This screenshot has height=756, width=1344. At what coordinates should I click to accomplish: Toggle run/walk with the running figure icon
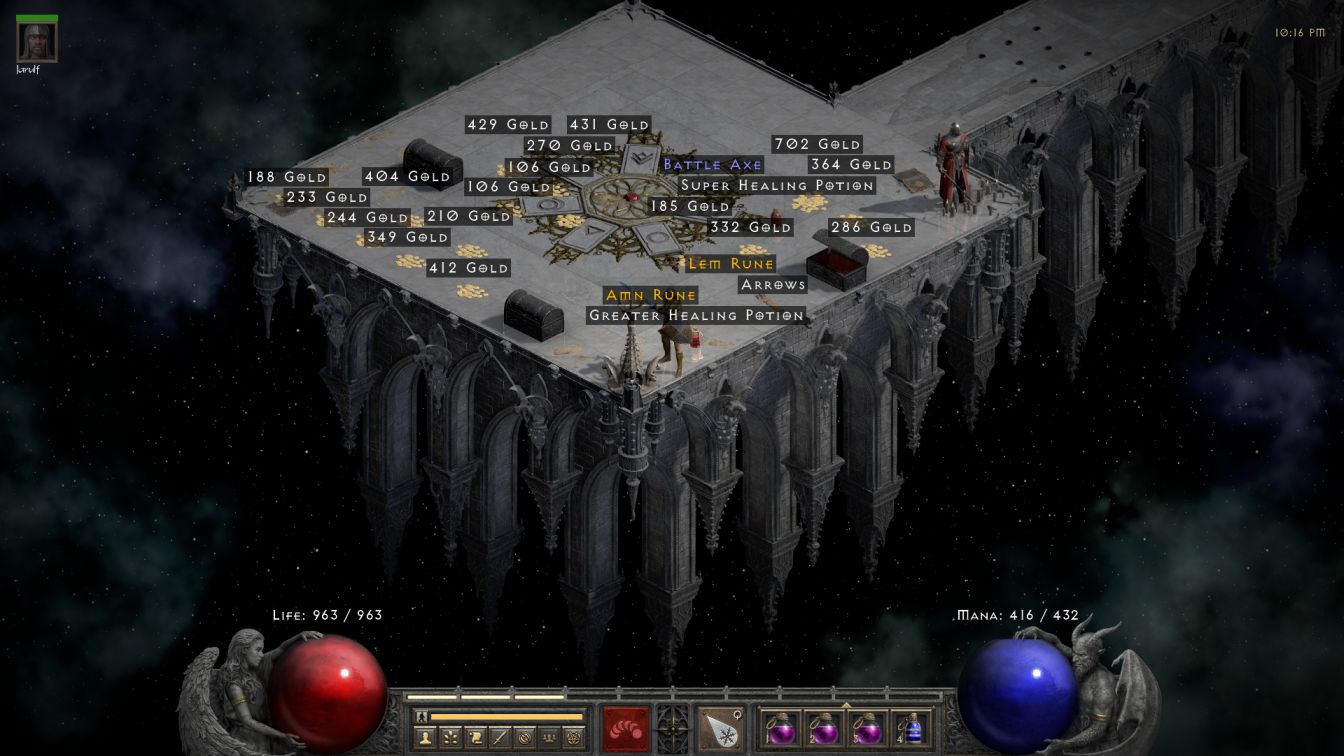click(x=421, y=716)
